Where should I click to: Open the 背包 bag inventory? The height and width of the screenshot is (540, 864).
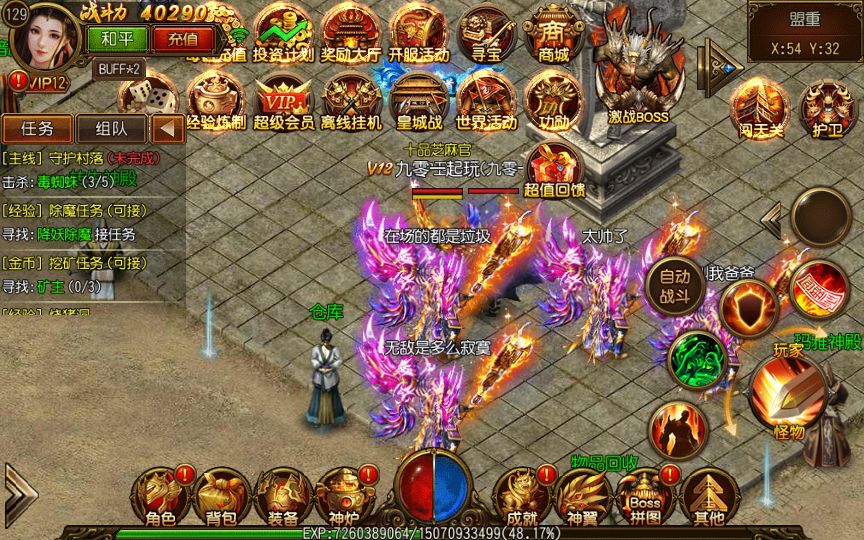(x=221, y=495)
